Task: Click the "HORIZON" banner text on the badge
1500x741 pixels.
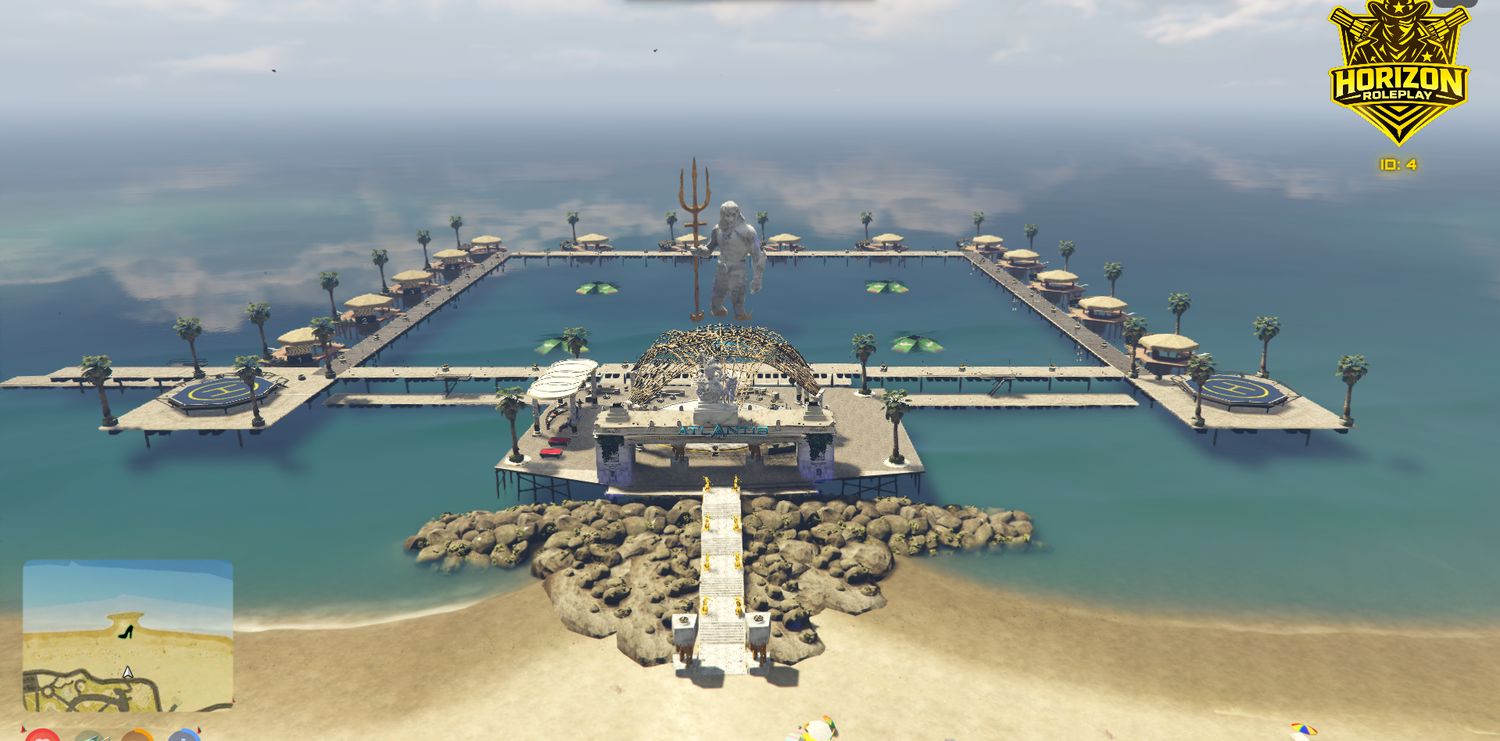Action: pos(1399,78)
